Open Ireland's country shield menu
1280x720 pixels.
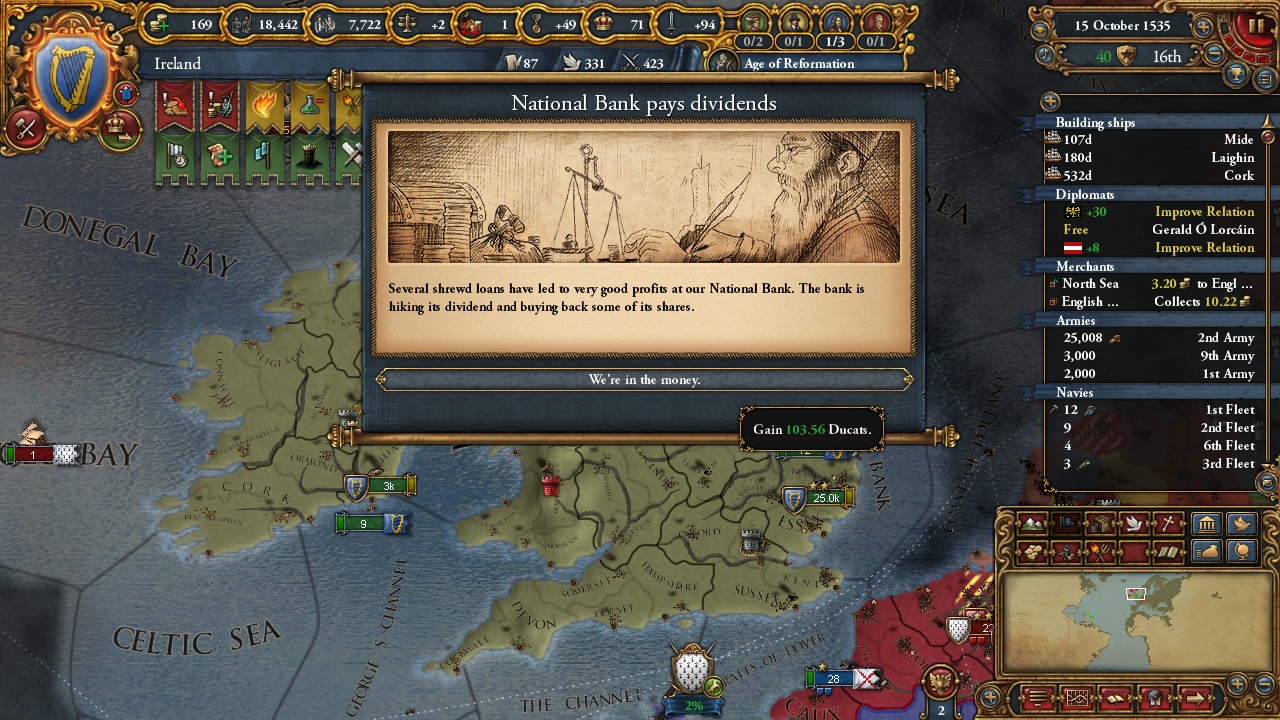(72, 81)
